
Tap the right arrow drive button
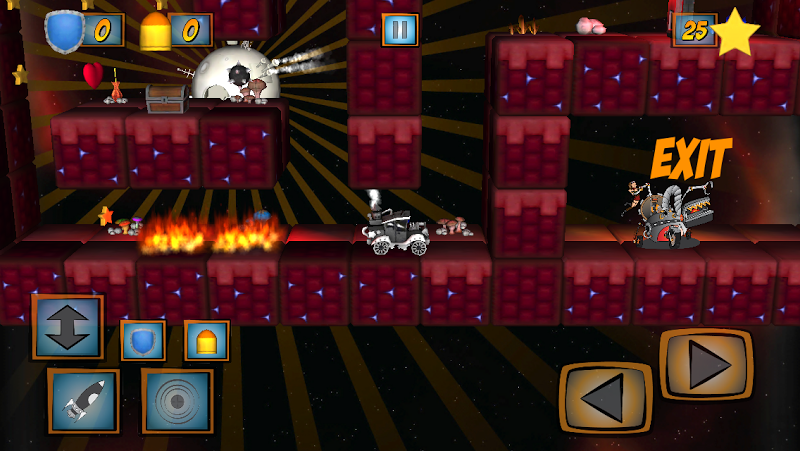[705, 364]
